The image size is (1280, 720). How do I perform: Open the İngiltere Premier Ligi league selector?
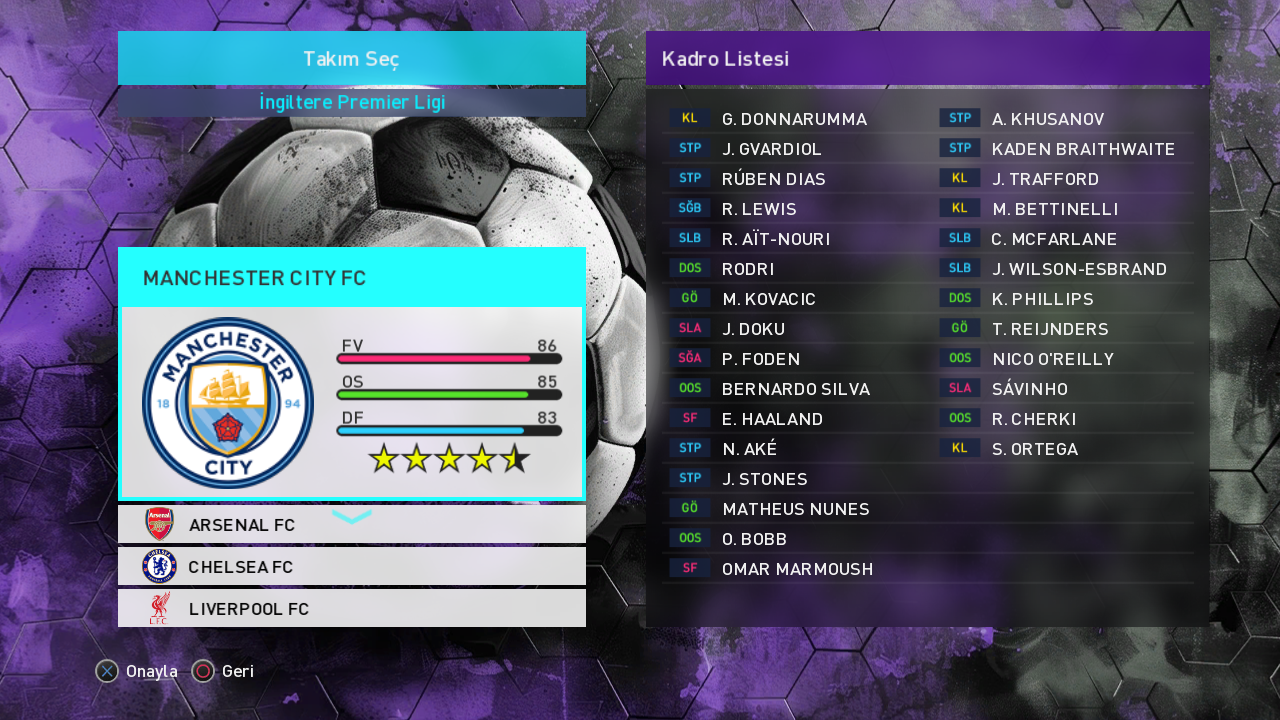click(351, 103)
